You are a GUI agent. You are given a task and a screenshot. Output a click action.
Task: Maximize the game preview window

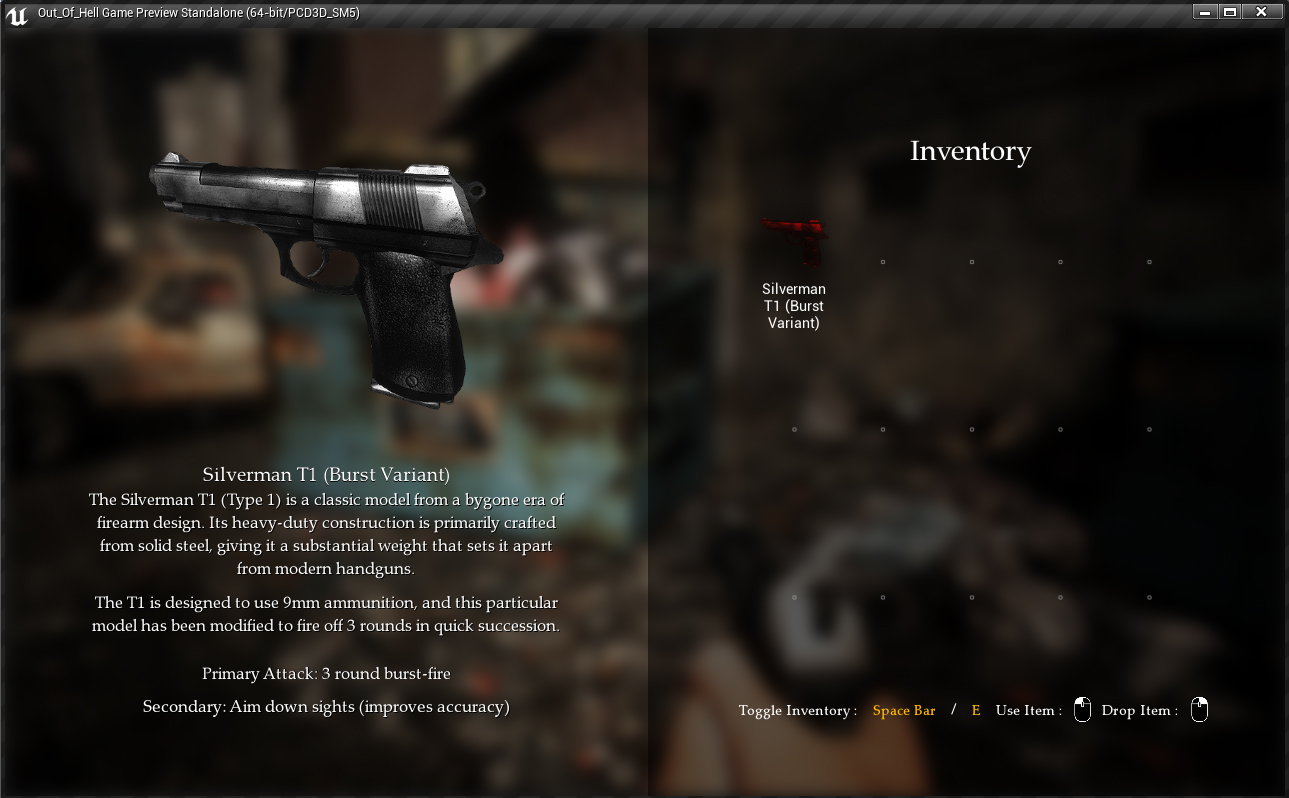pos(1230,12)
